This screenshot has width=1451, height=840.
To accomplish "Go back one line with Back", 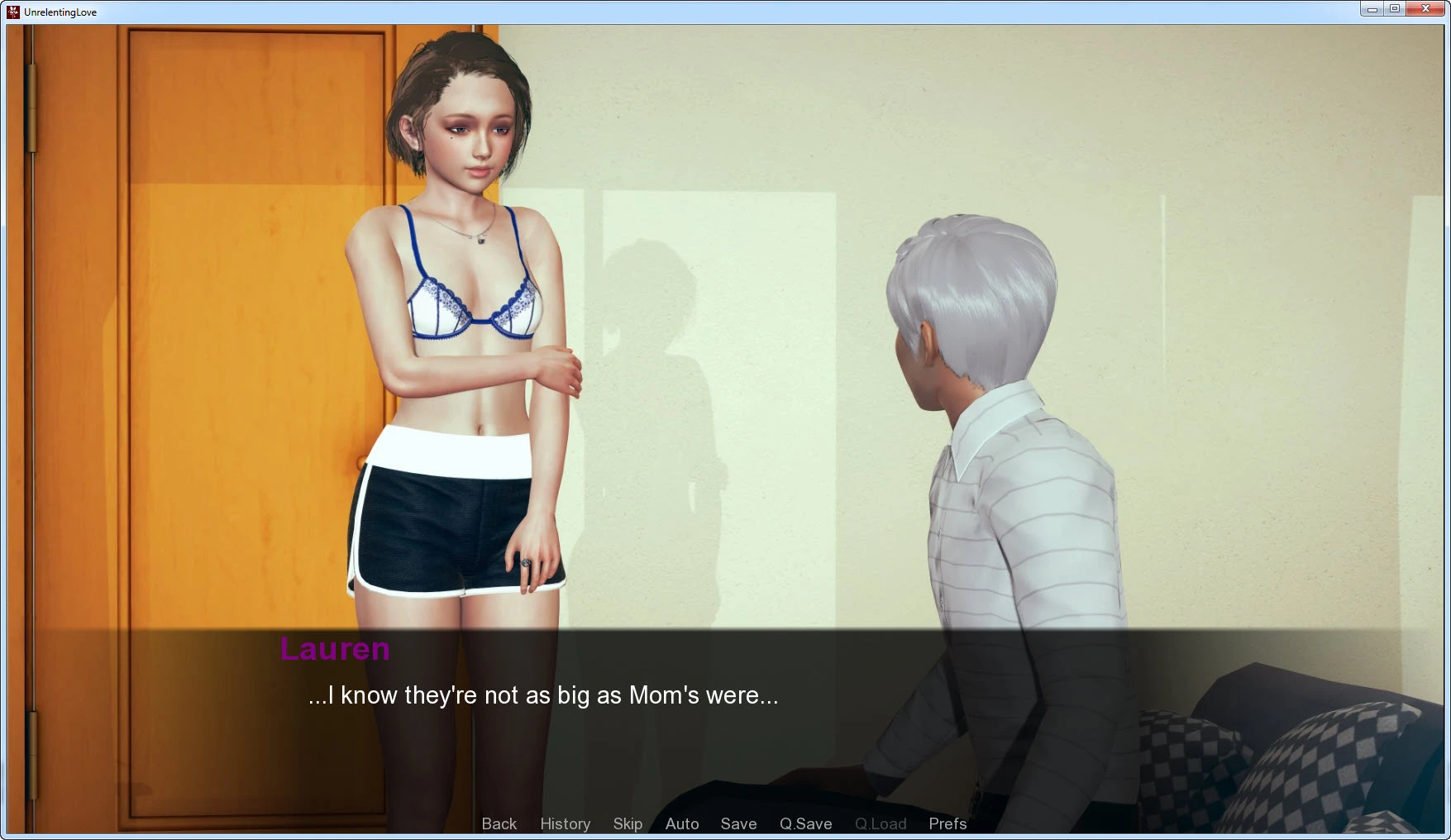I will [499, 823].
